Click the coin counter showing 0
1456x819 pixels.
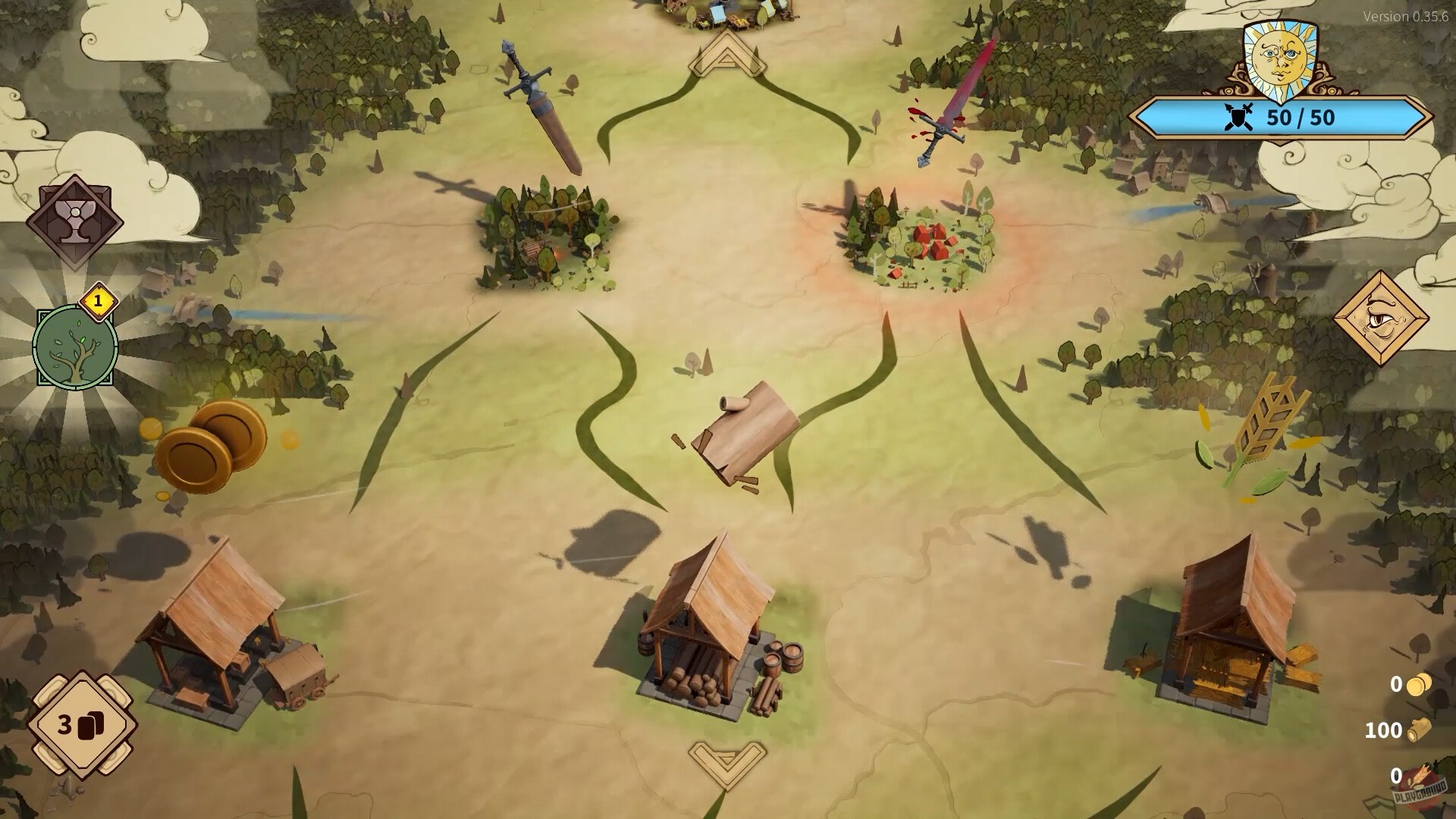tap(1408, 685)
